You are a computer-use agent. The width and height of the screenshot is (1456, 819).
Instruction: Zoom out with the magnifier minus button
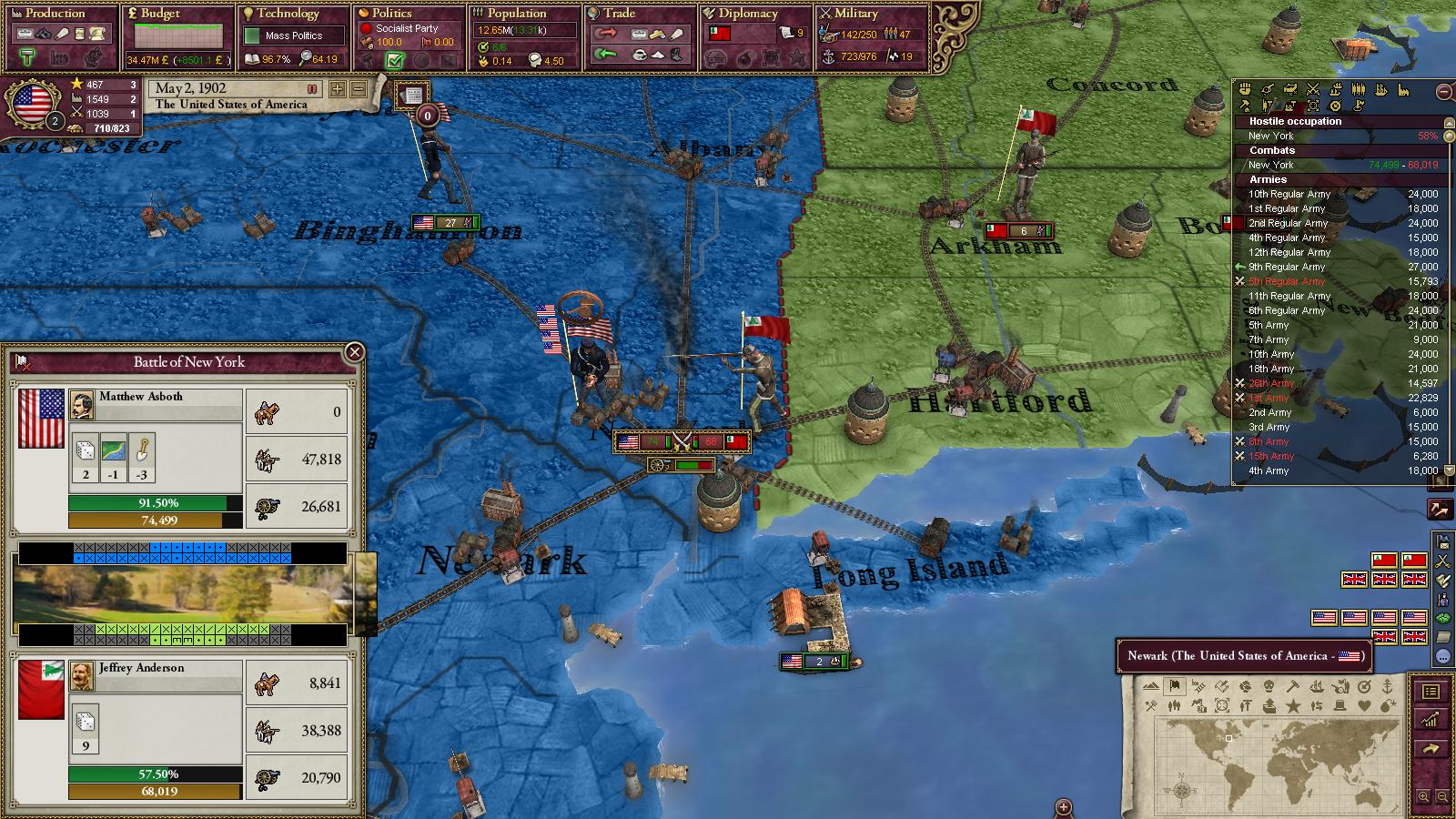click(x=1442, y=797)
